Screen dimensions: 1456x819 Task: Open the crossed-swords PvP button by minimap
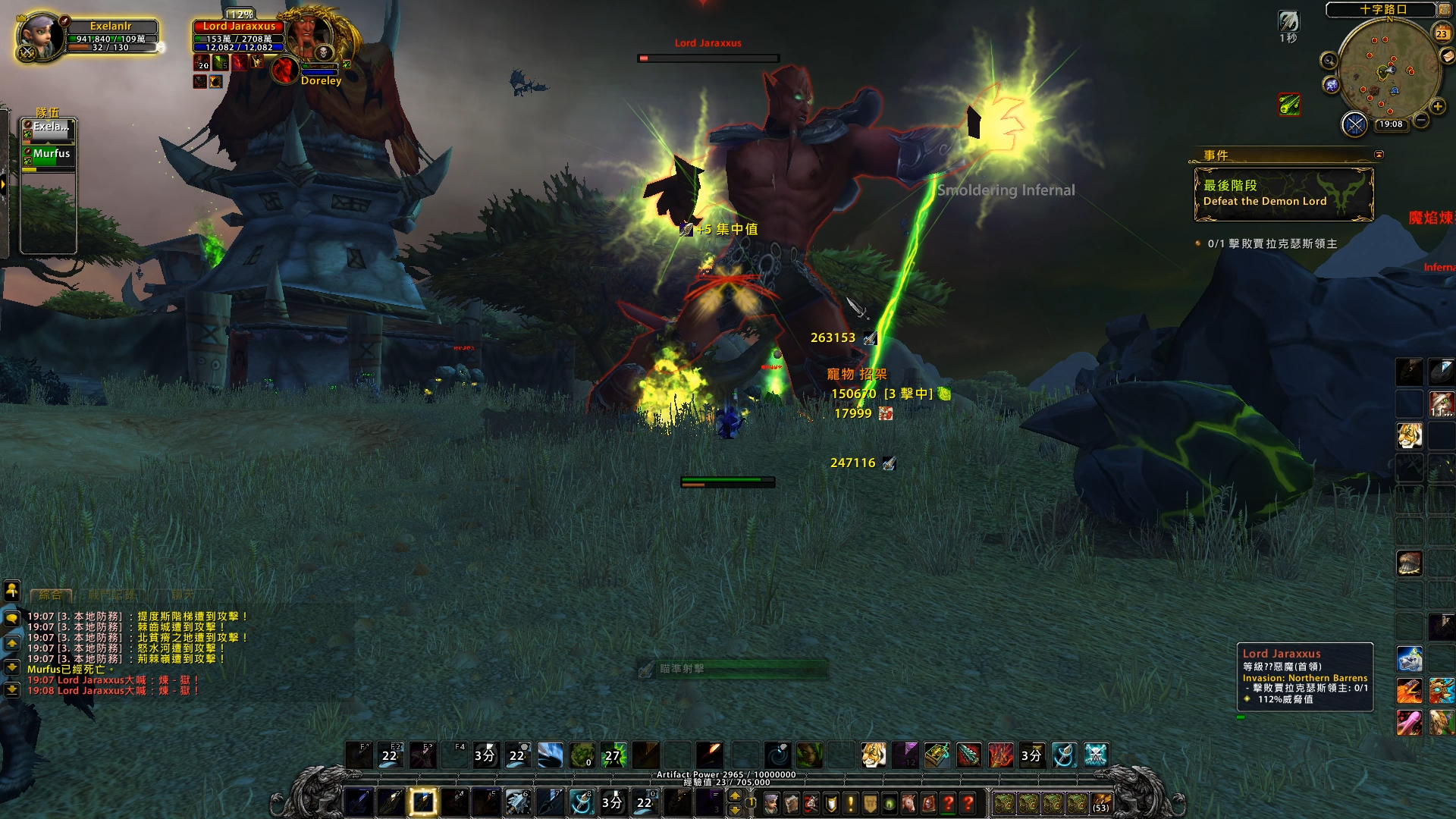1354,124
